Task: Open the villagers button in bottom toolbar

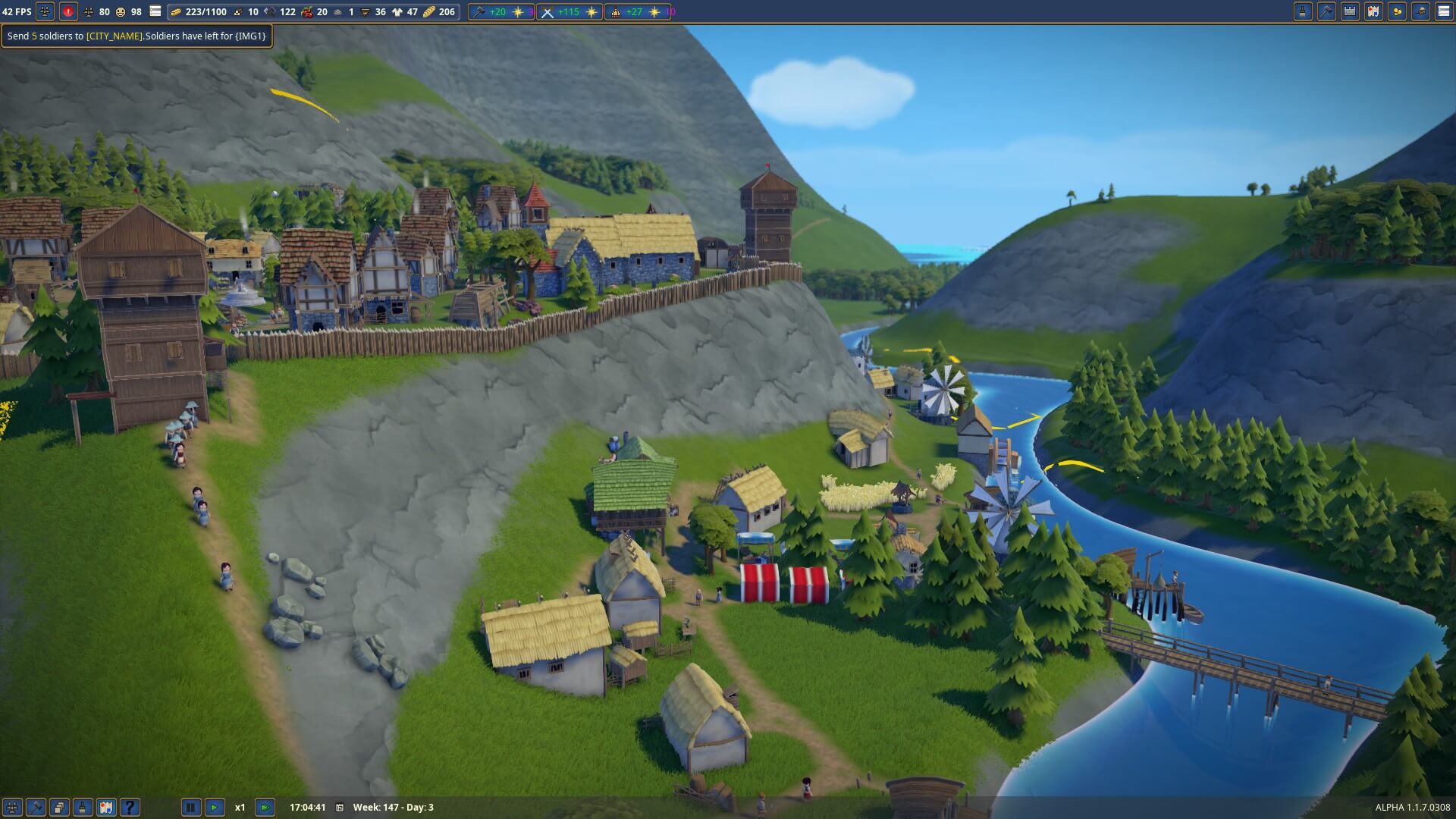Action: [12, 808]
